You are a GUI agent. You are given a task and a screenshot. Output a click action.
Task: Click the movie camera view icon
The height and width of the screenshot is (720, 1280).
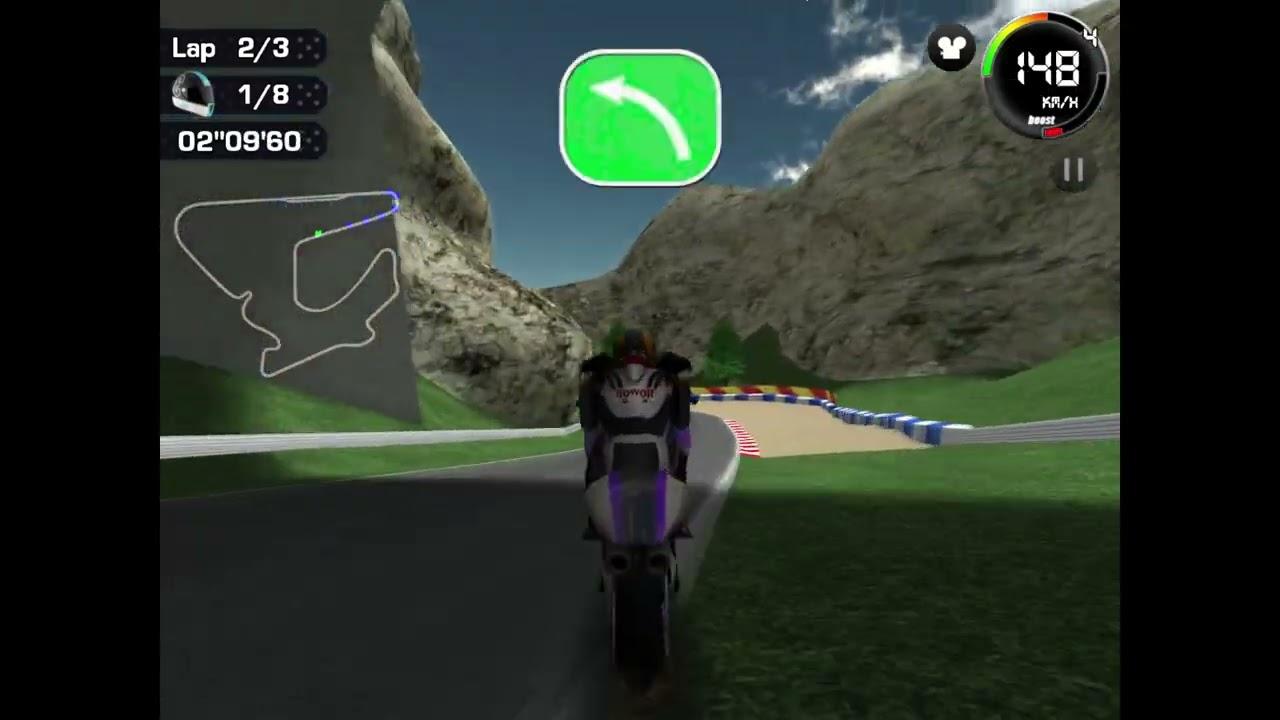(x=950, y=46)
